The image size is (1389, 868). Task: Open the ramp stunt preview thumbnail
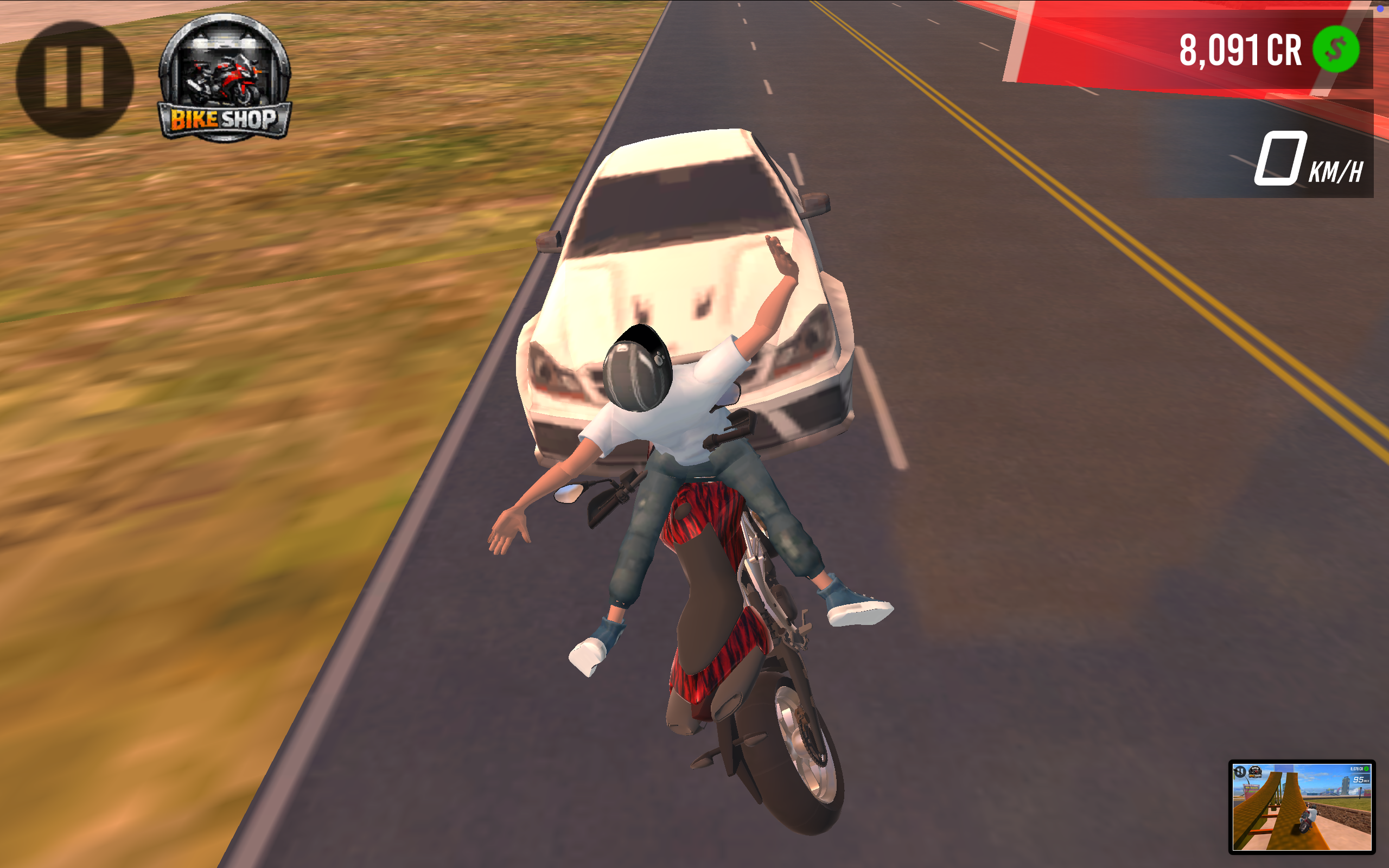[x=1301, y=806]
